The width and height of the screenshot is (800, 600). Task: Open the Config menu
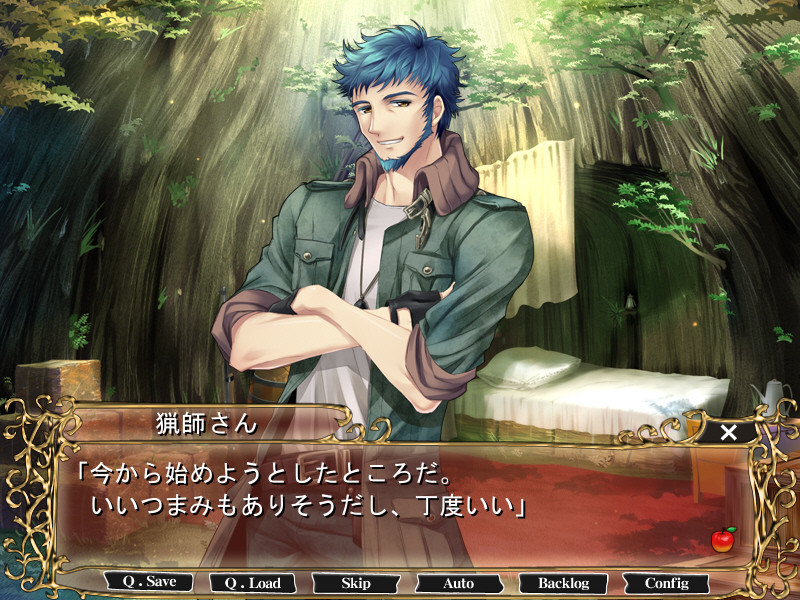666,583
